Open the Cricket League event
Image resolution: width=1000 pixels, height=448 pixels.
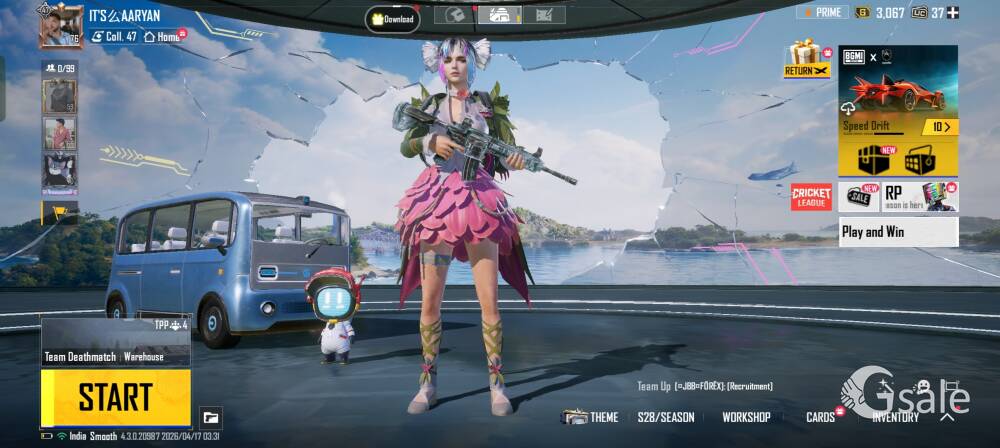[811, 197]
